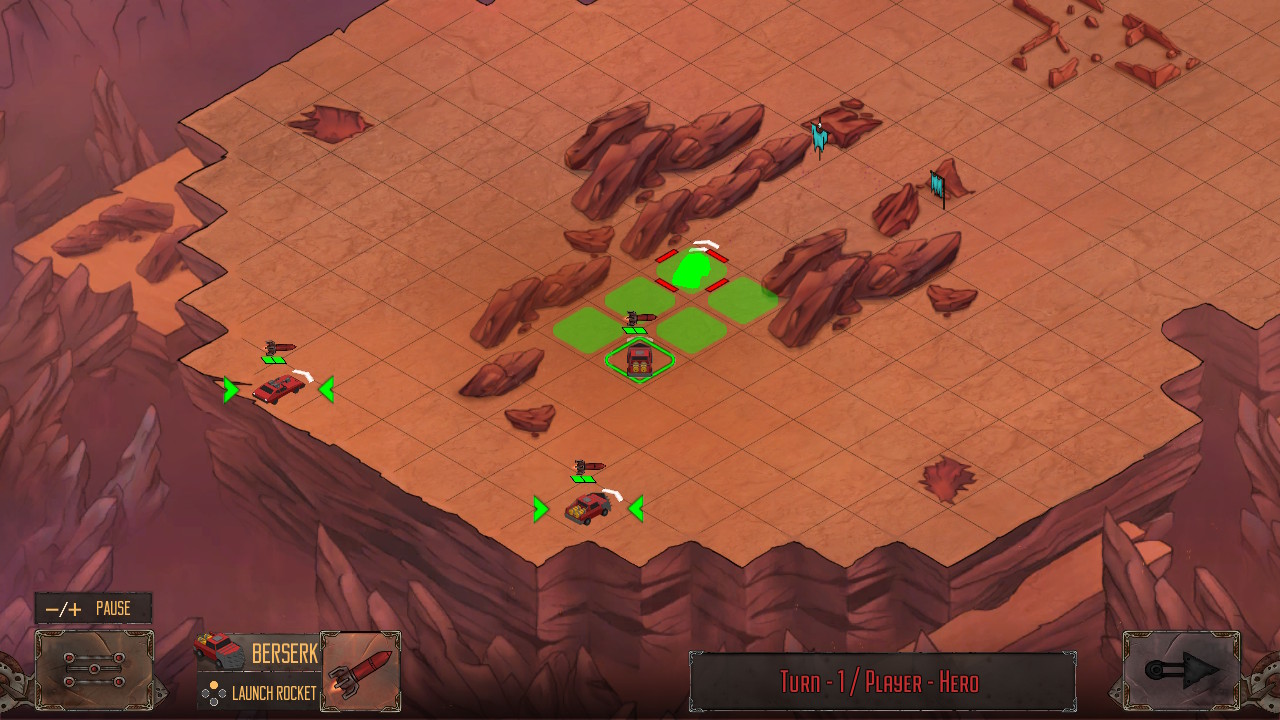Click the cyan flag marker near the rocks
This screenshot has width=1280, height=720.
(818, 138)
